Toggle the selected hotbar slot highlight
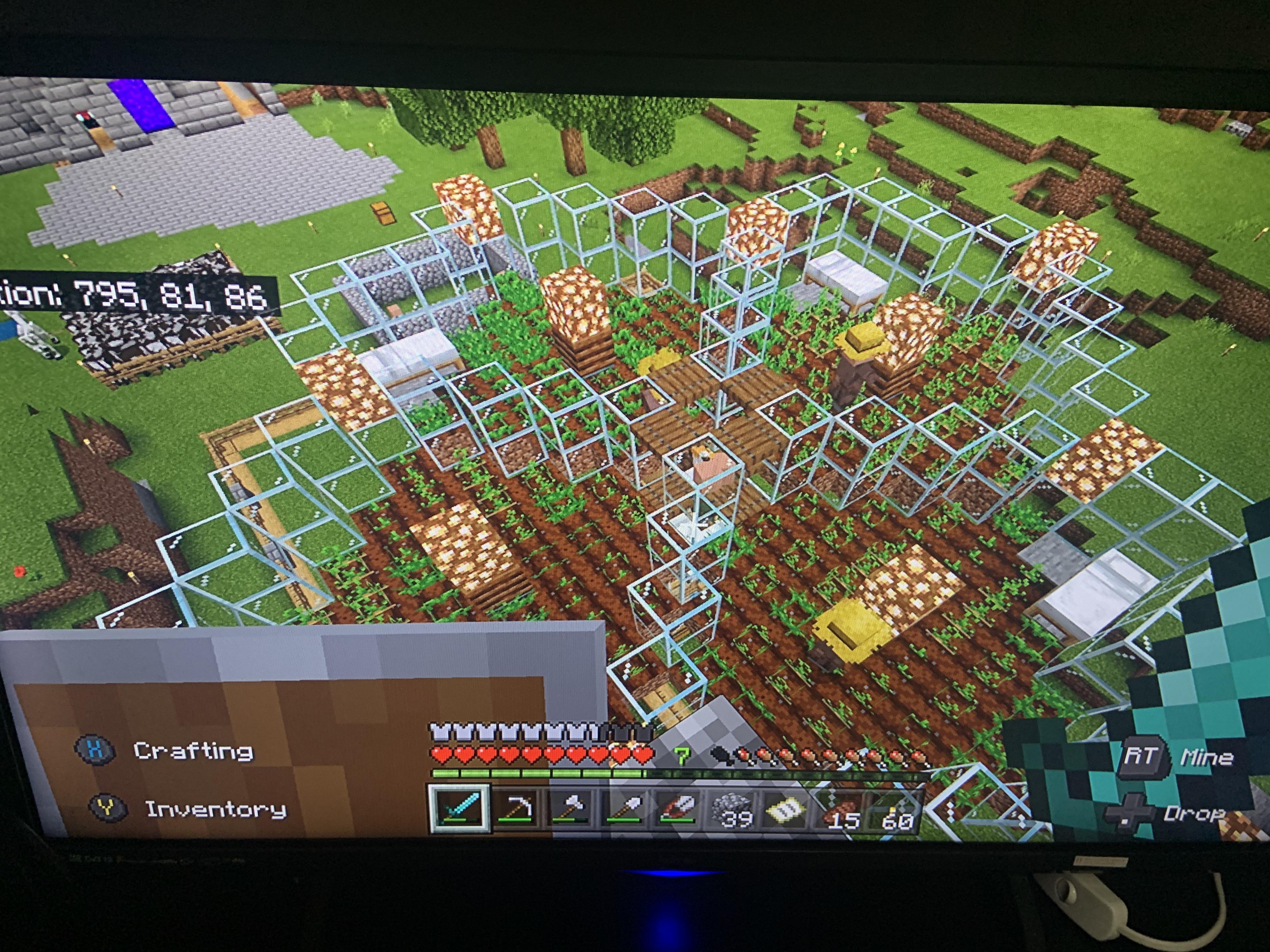Screen dimensions: 1270x952 459,808
